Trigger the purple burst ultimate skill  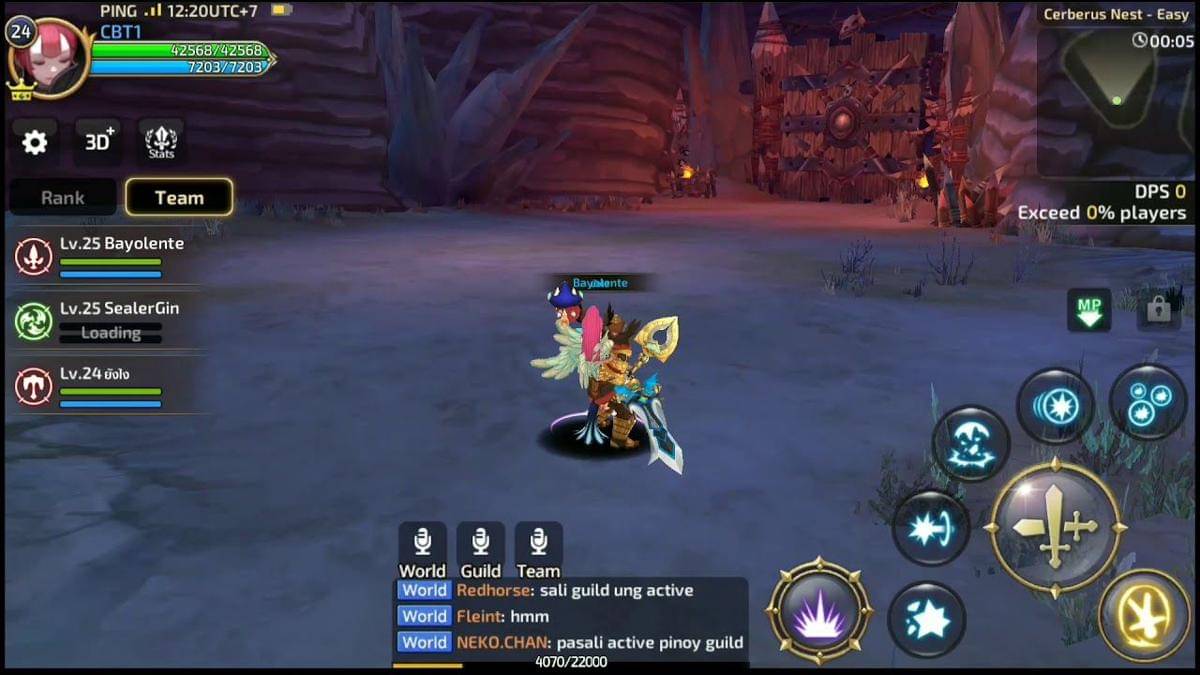tap(819, 611)
